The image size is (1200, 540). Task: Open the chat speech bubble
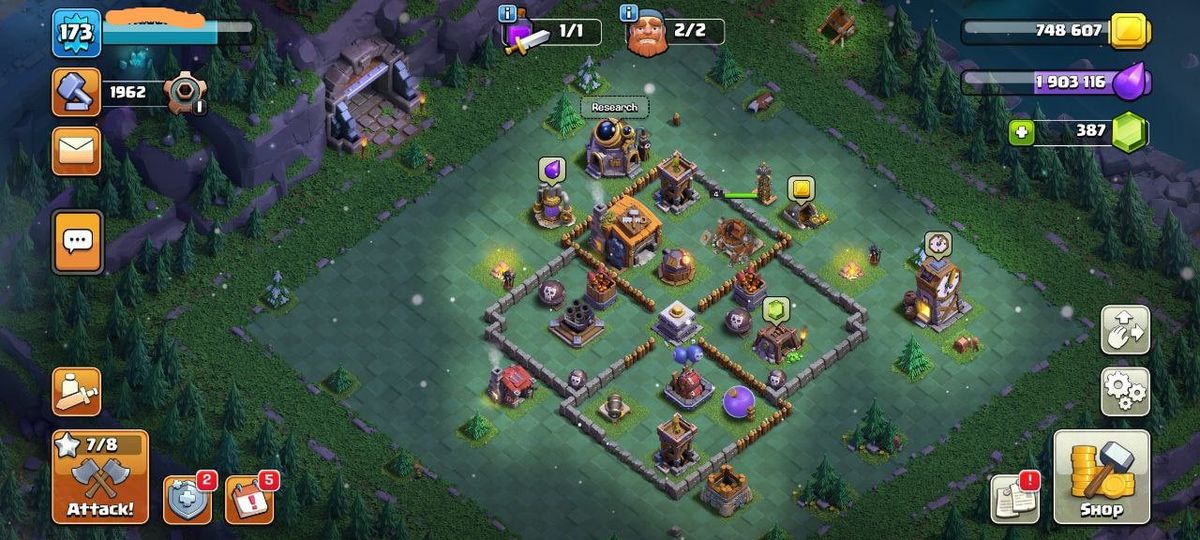coord(77,241)
